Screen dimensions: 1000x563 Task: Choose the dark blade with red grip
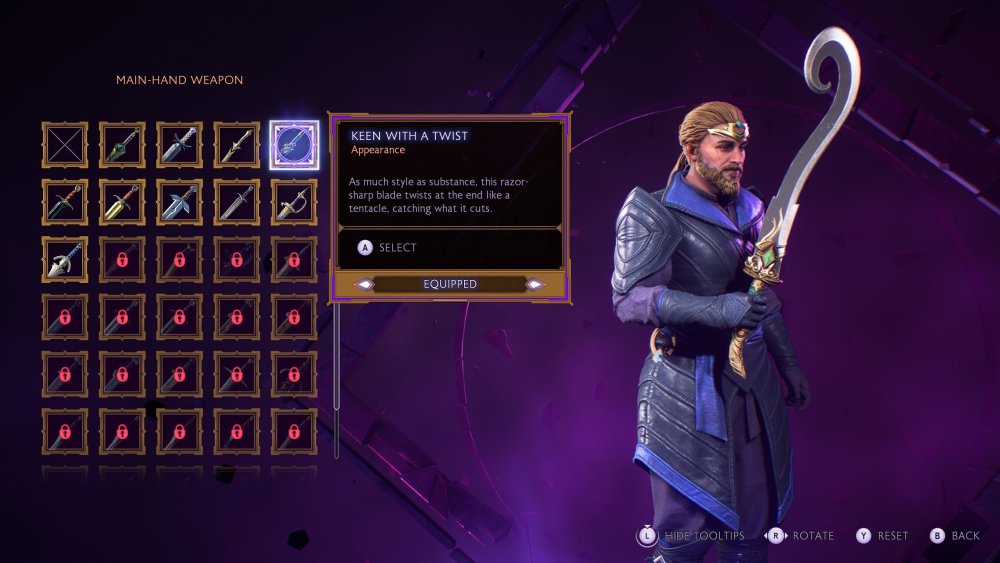point(65,203)
